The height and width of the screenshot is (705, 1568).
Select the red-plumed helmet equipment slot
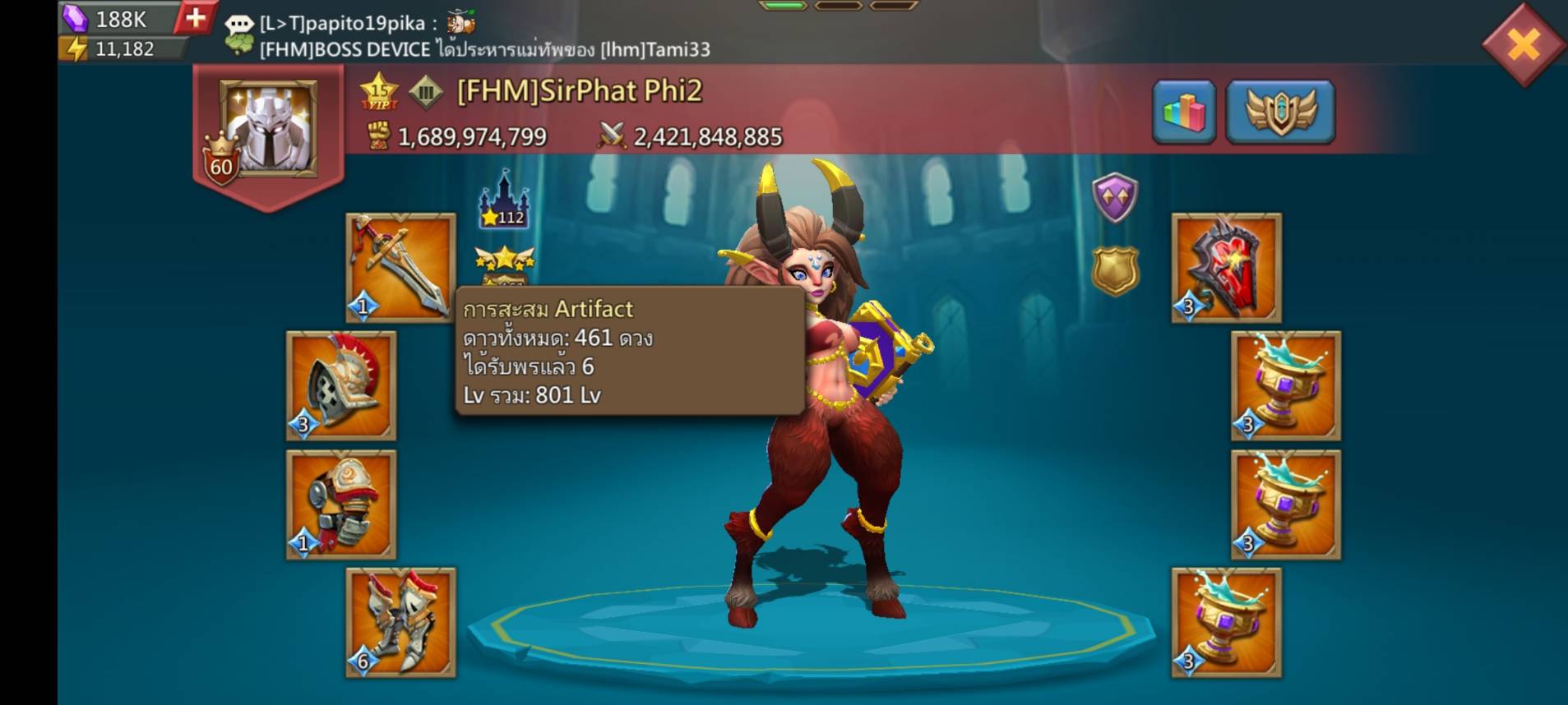[340, 385]
